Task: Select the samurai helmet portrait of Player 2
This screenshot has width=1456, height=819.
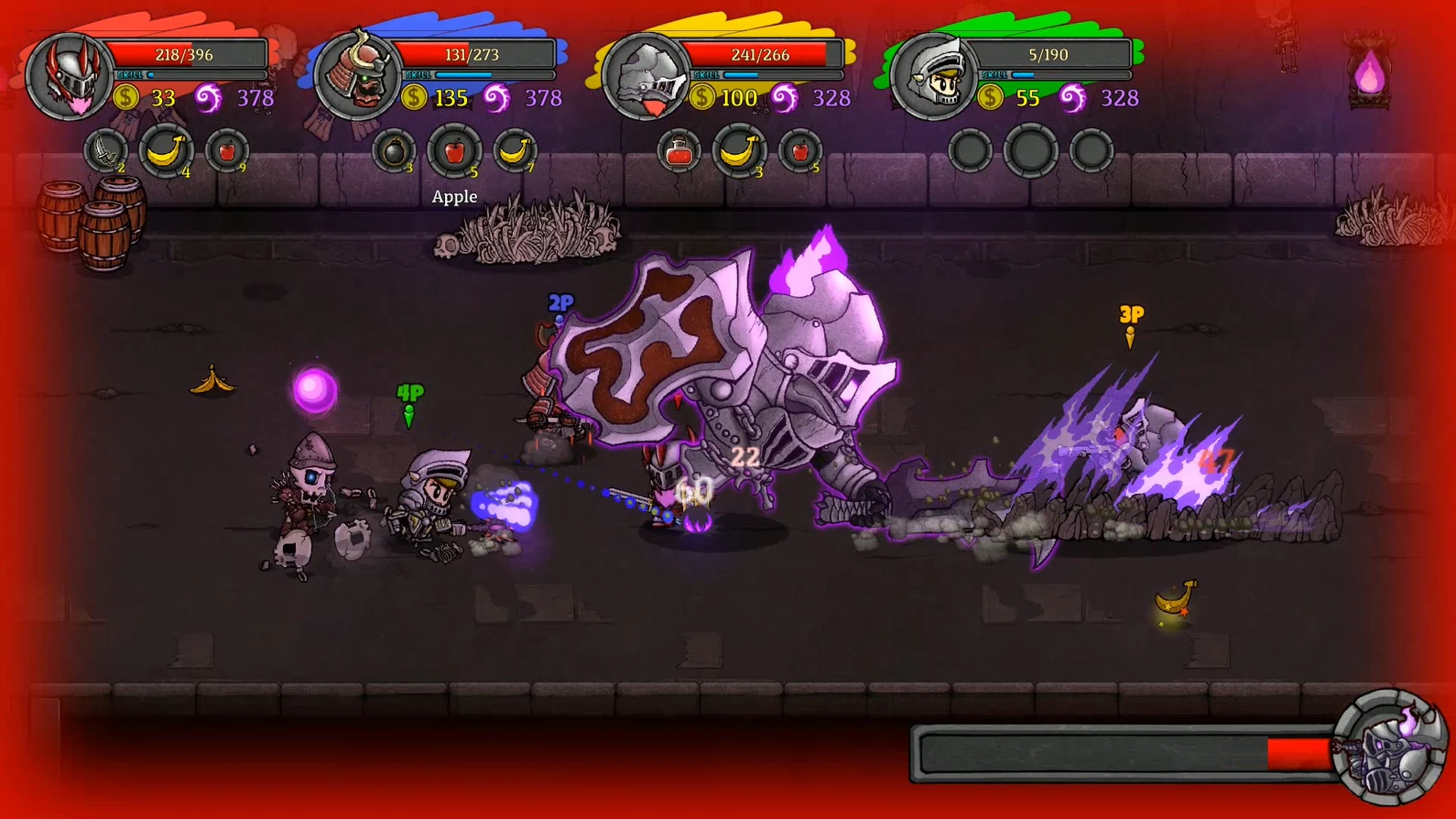Action: coord(359,75)
